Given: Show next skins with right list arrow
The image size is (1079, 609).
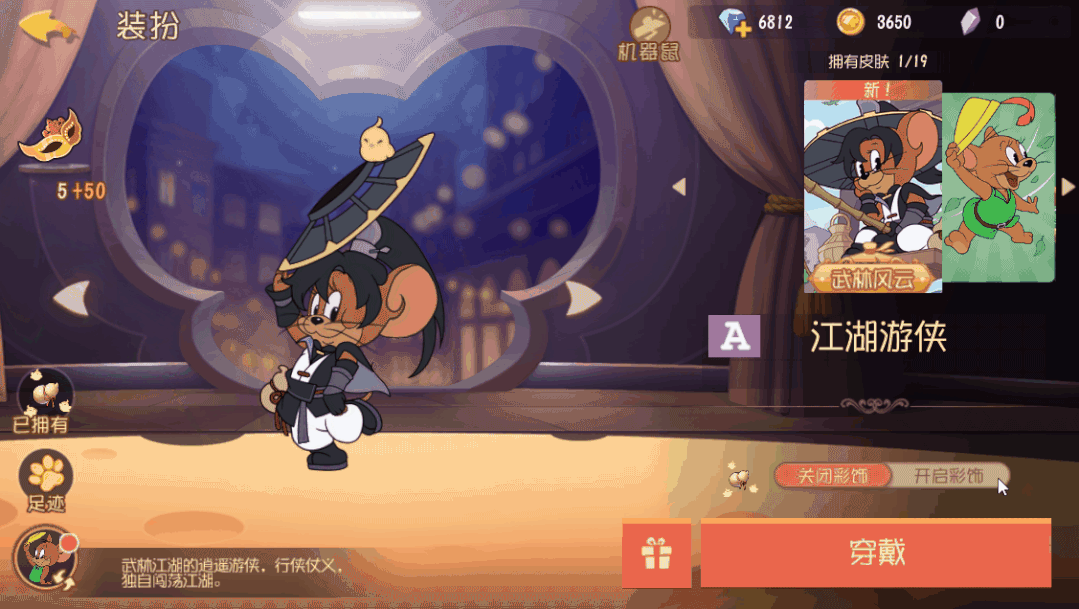Looking at the screenshot, I should click(x=1067, y=187).
